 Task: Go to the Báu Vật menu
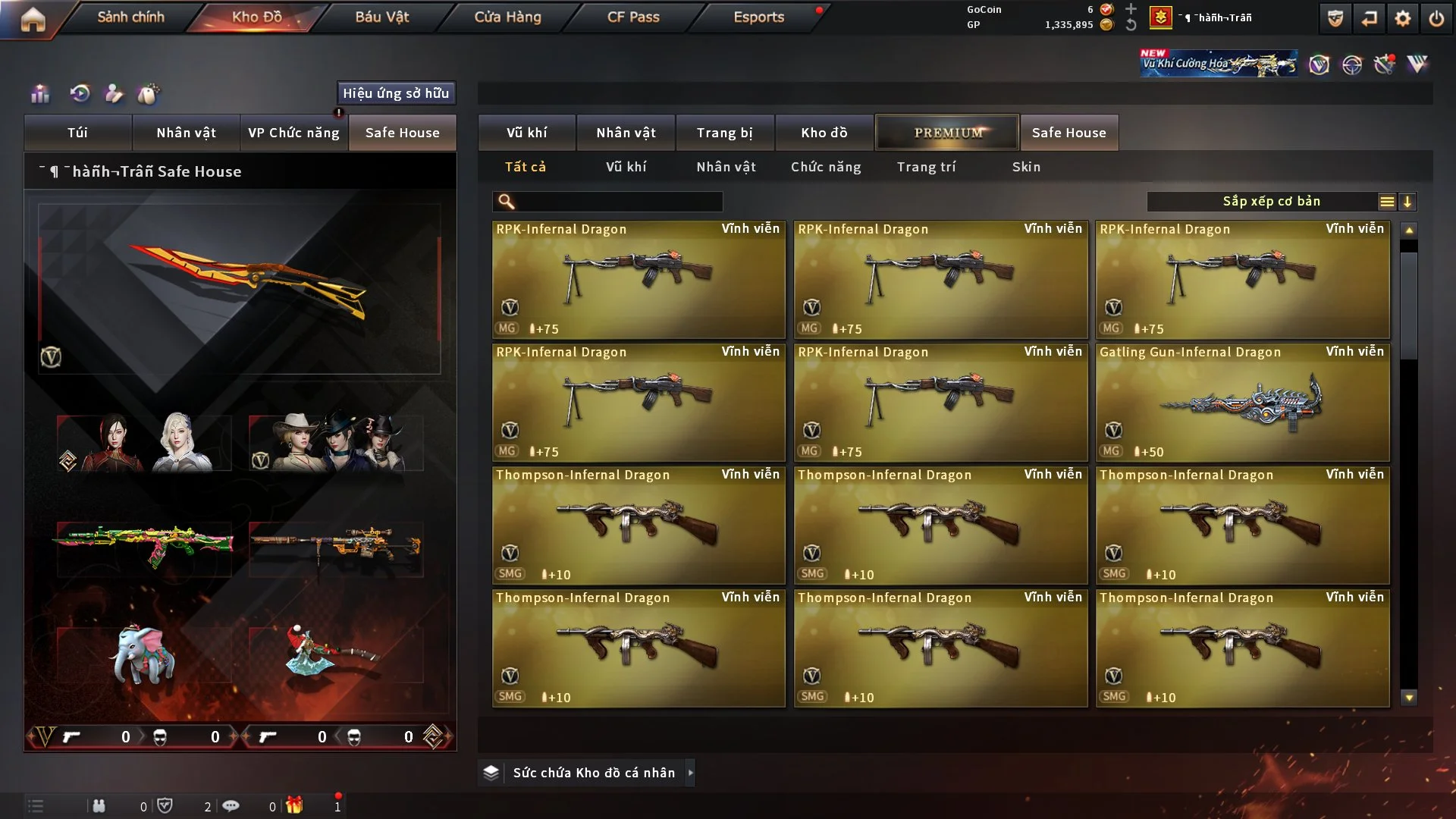[381, 17]
